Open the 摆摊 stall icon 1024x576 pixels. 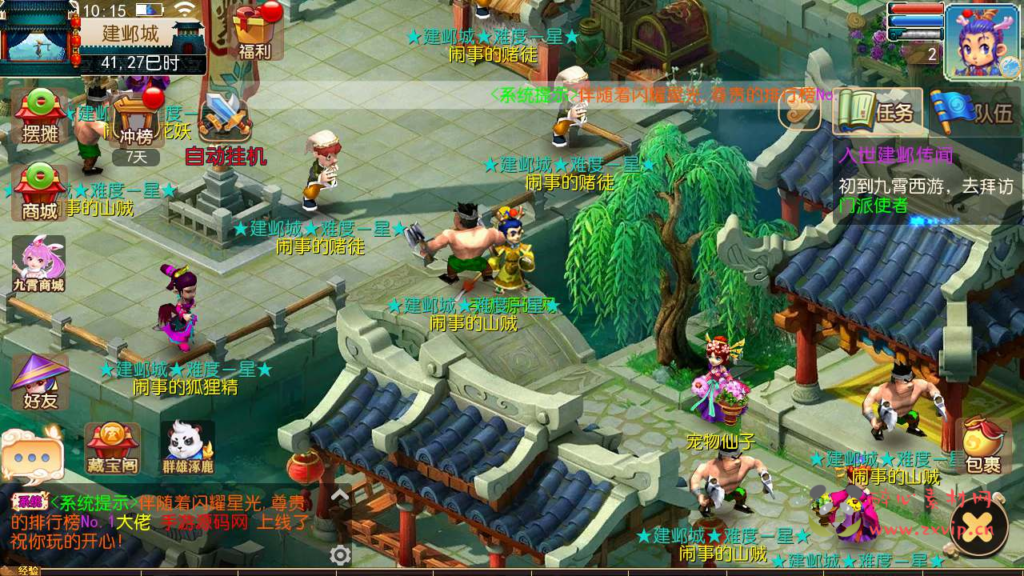[40, 116]
